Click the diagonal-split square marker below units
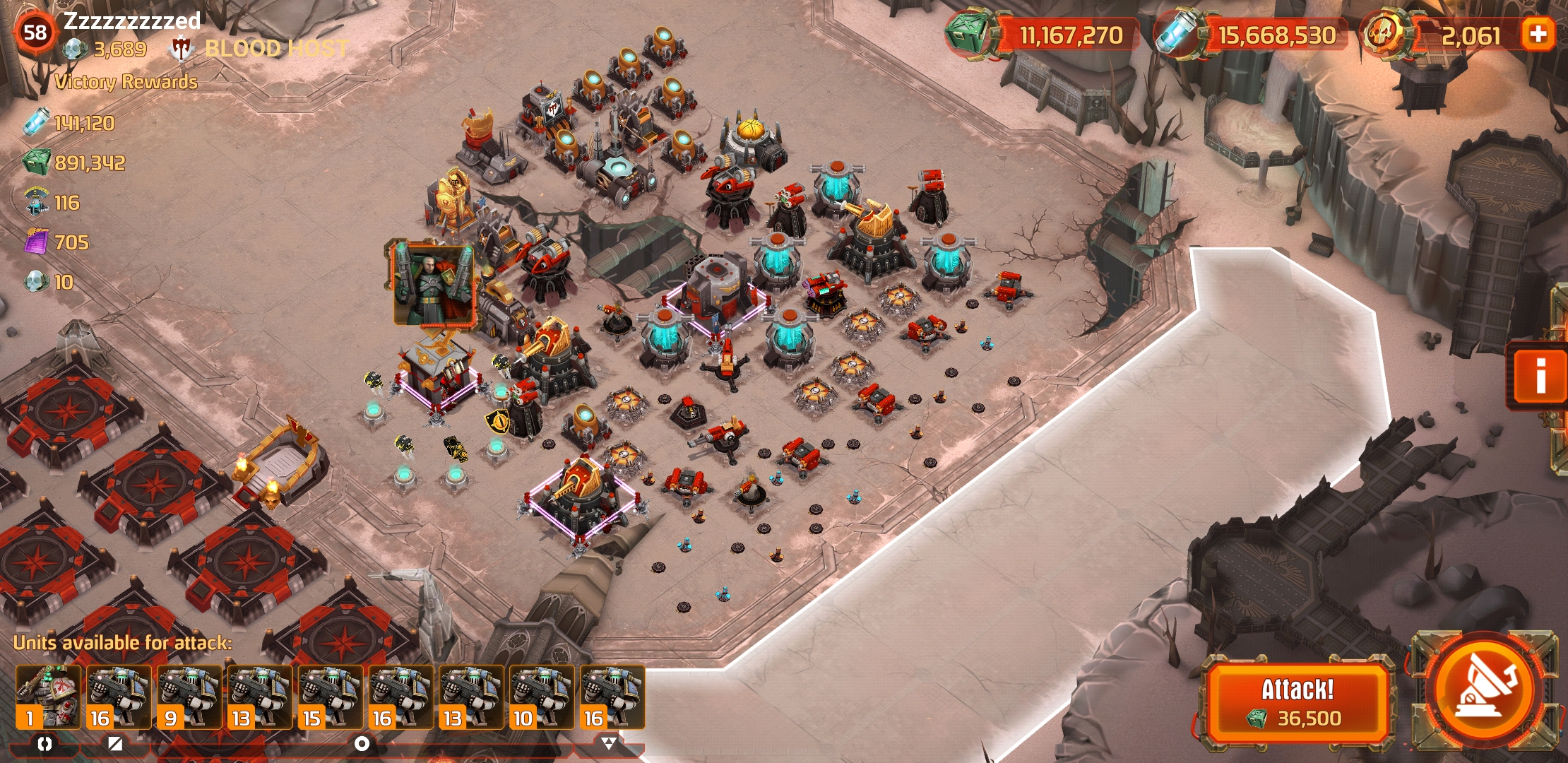1568x763 pixels. 115,743
